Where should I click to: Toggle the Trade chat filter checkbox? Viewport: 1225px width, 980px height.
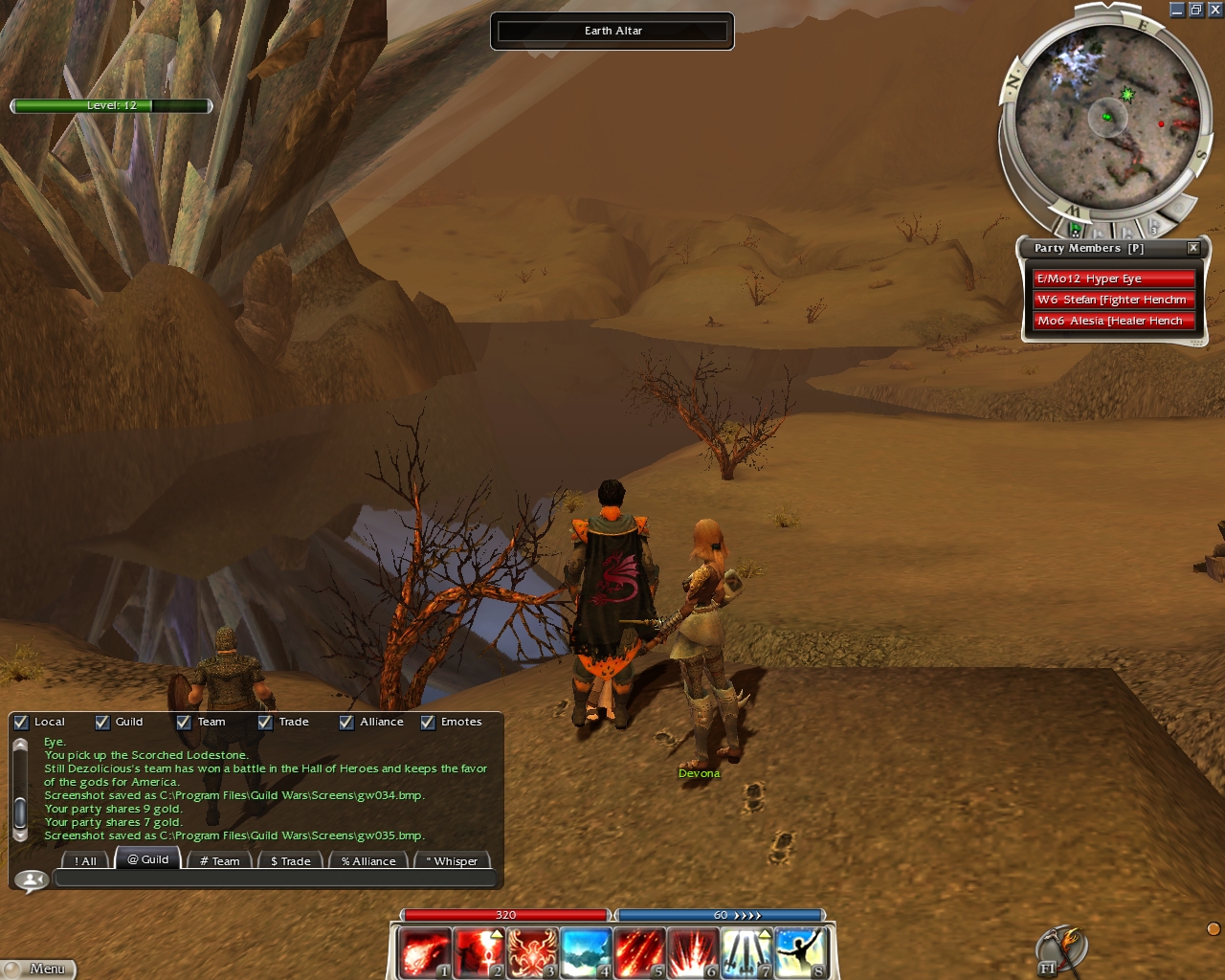coord(265,723)
